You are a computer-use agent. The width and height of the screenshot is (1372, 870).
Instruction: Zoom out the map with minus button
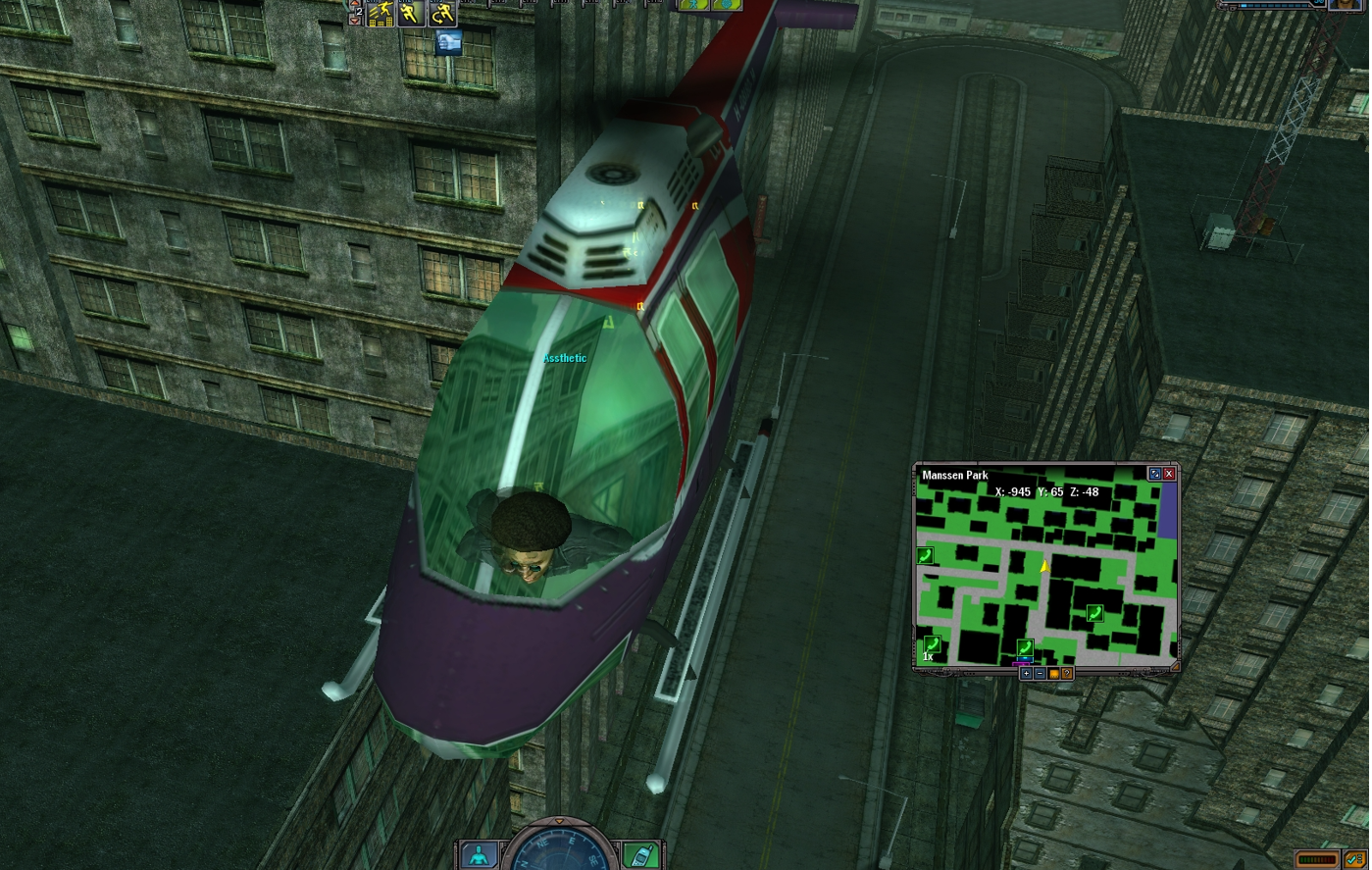(1040, 674)
